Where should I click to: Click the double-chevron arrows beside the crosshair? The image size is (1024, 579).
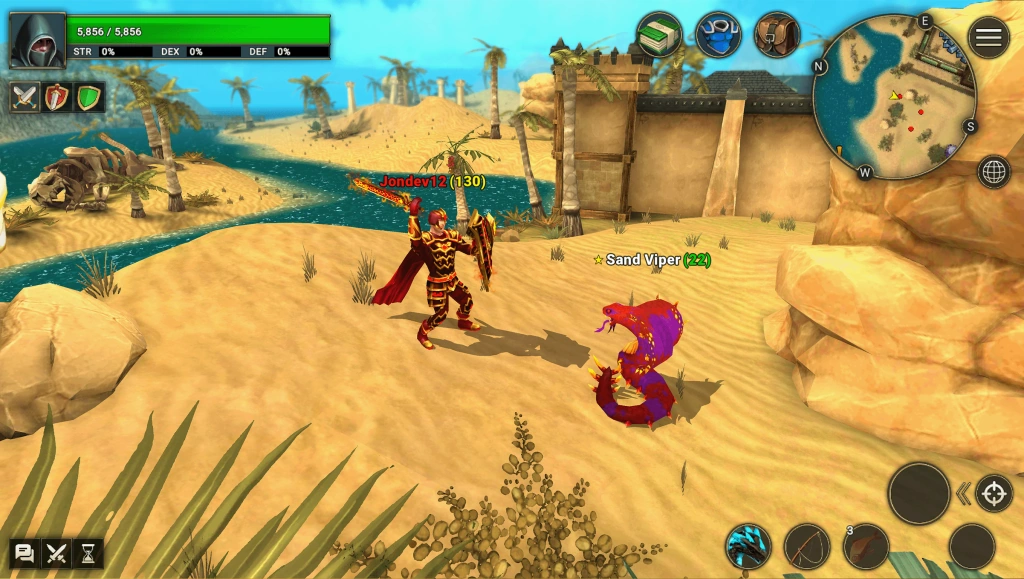coord(963,493)
